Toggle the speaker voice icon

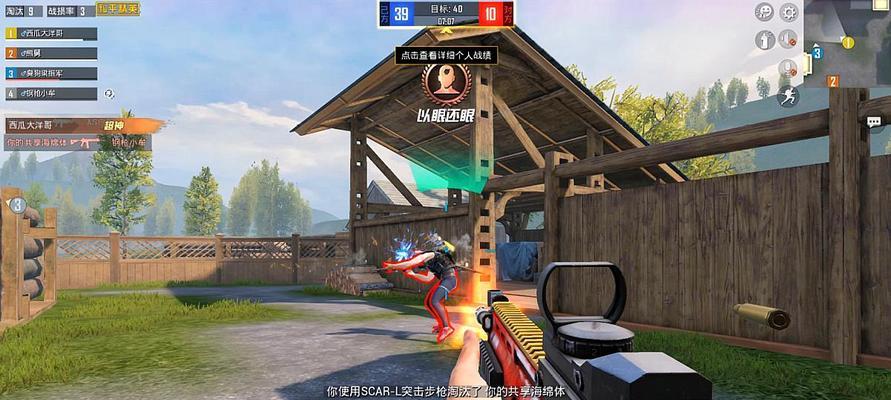click(788, 41)
